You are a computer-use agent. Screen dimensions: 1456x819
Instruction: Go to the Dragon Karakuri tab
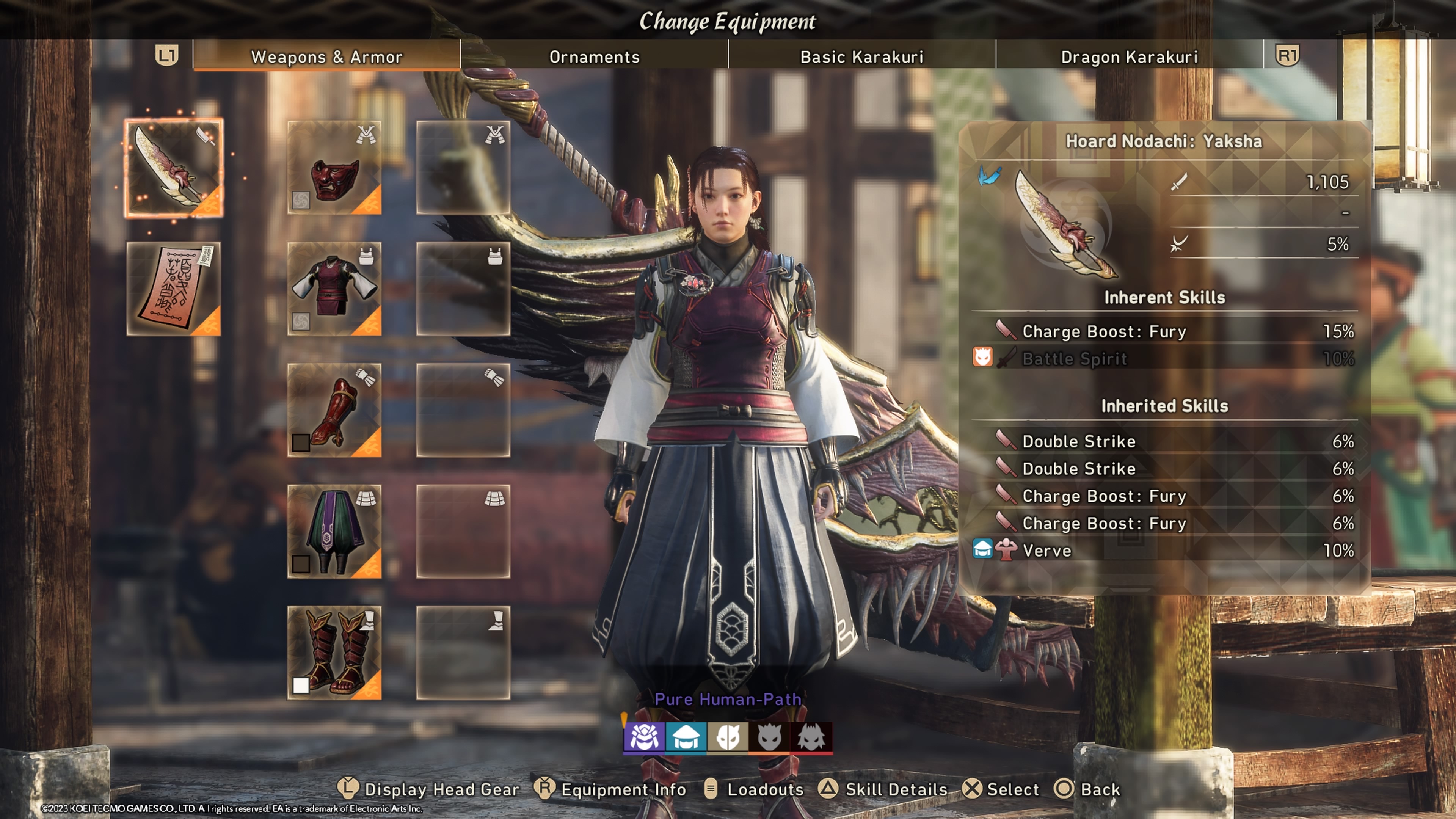coord(1129,56)
